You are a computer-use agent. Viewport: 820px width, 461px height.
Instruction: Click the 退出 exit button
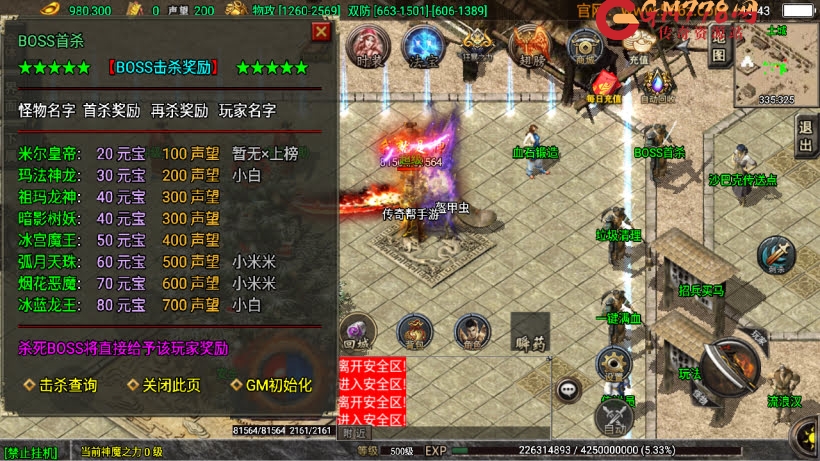click(806, 135)
